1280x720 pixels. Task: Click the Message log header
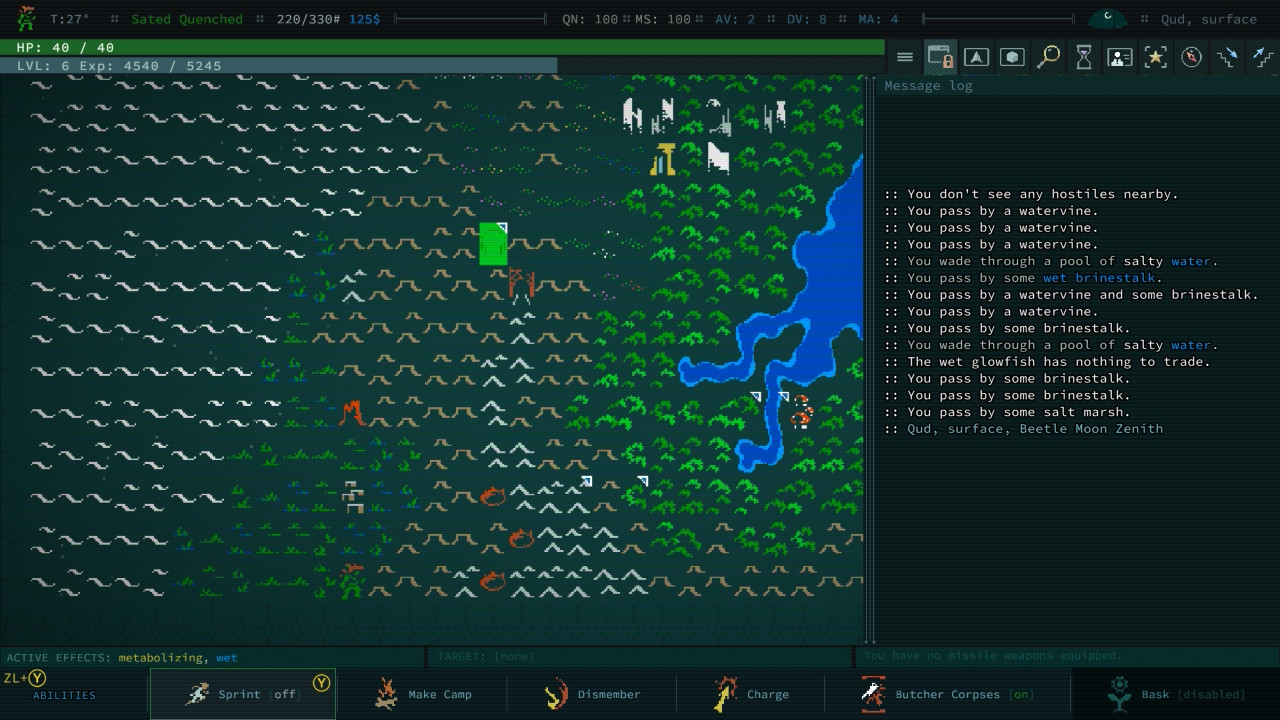coord(927,86)
